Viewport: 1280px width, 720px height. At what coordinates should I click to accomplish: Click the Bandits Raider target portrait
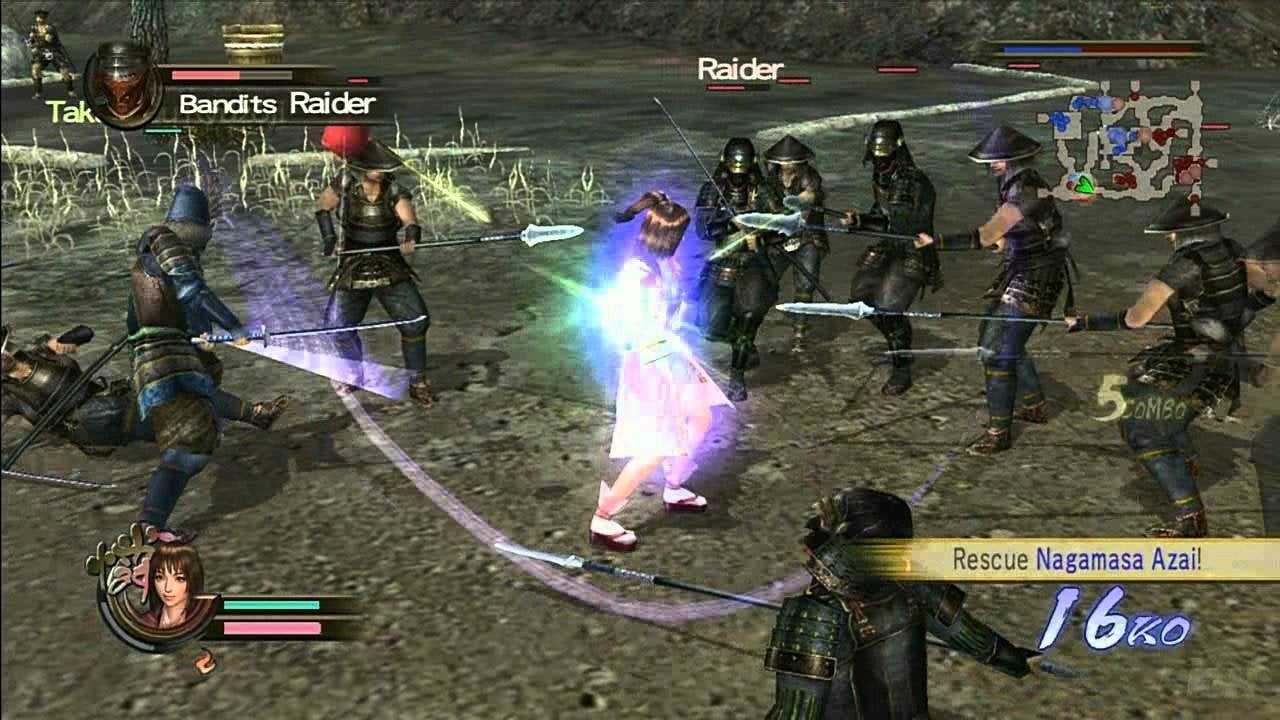(124, 85)
